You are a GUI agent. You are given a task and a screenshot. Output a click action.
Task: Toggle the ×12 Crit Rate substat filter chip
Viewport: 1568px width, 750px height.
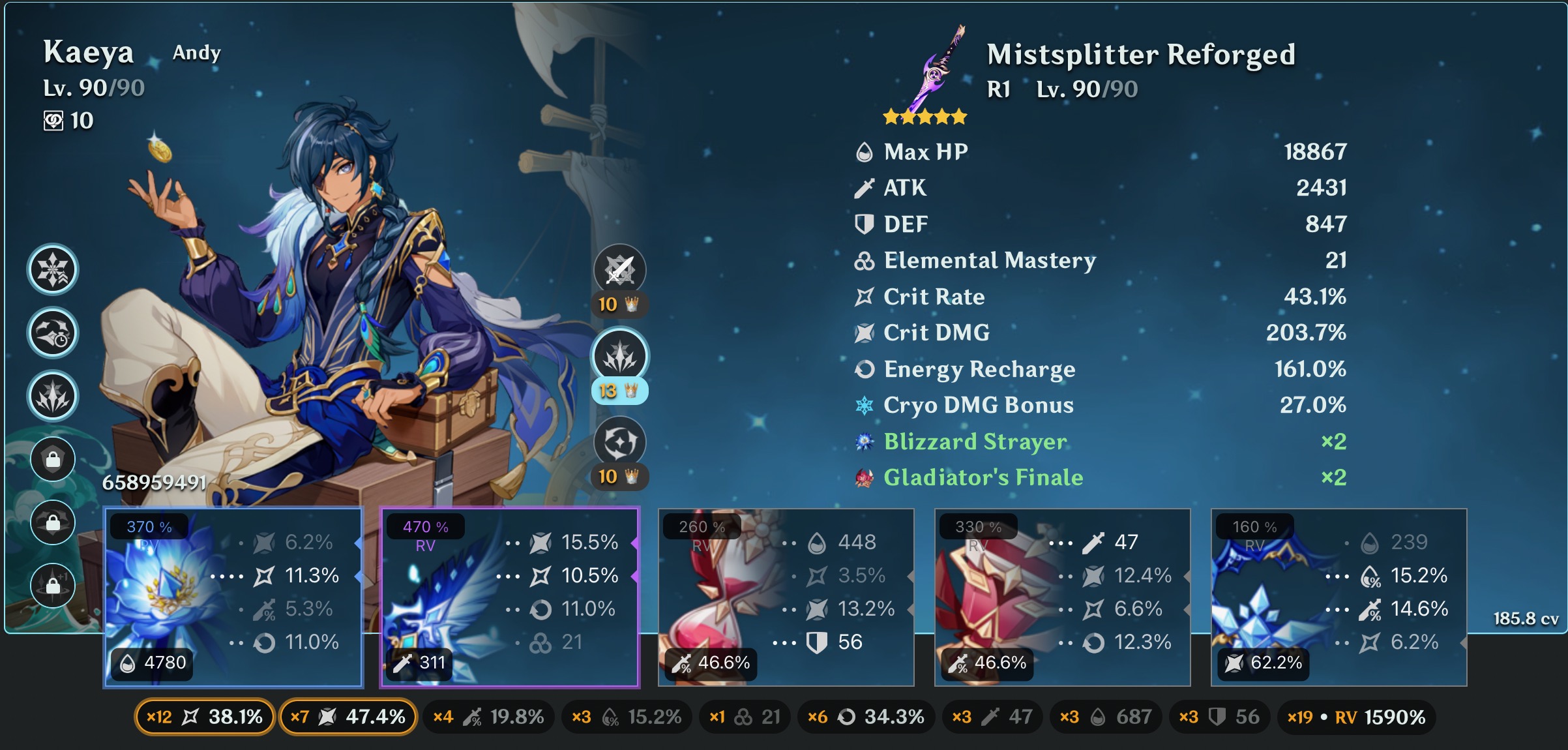click(x=203, y=716)
